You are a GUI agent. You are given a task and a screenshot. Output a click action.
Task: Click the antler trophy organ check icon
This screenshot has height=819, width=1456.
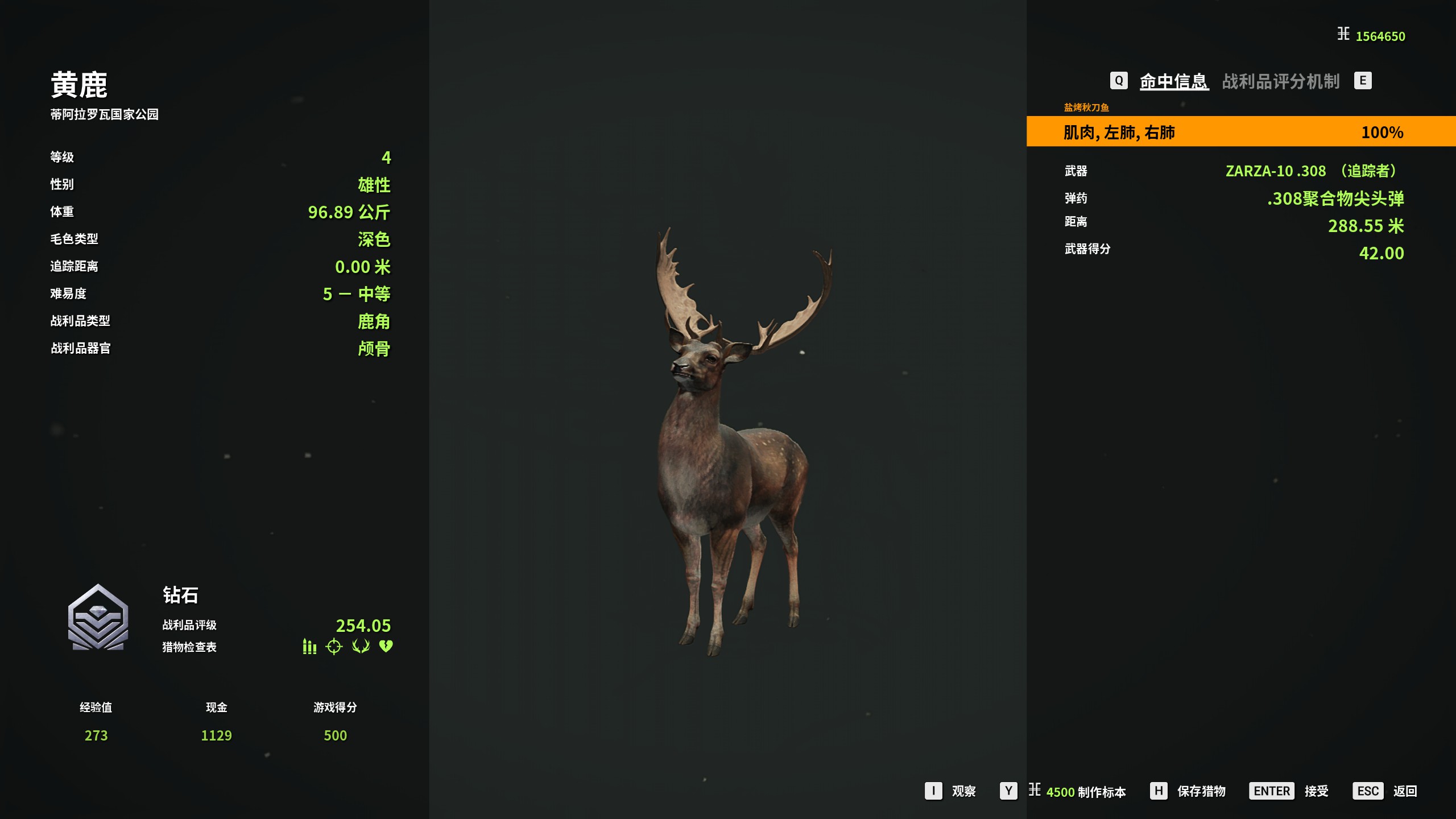point(361,647)
